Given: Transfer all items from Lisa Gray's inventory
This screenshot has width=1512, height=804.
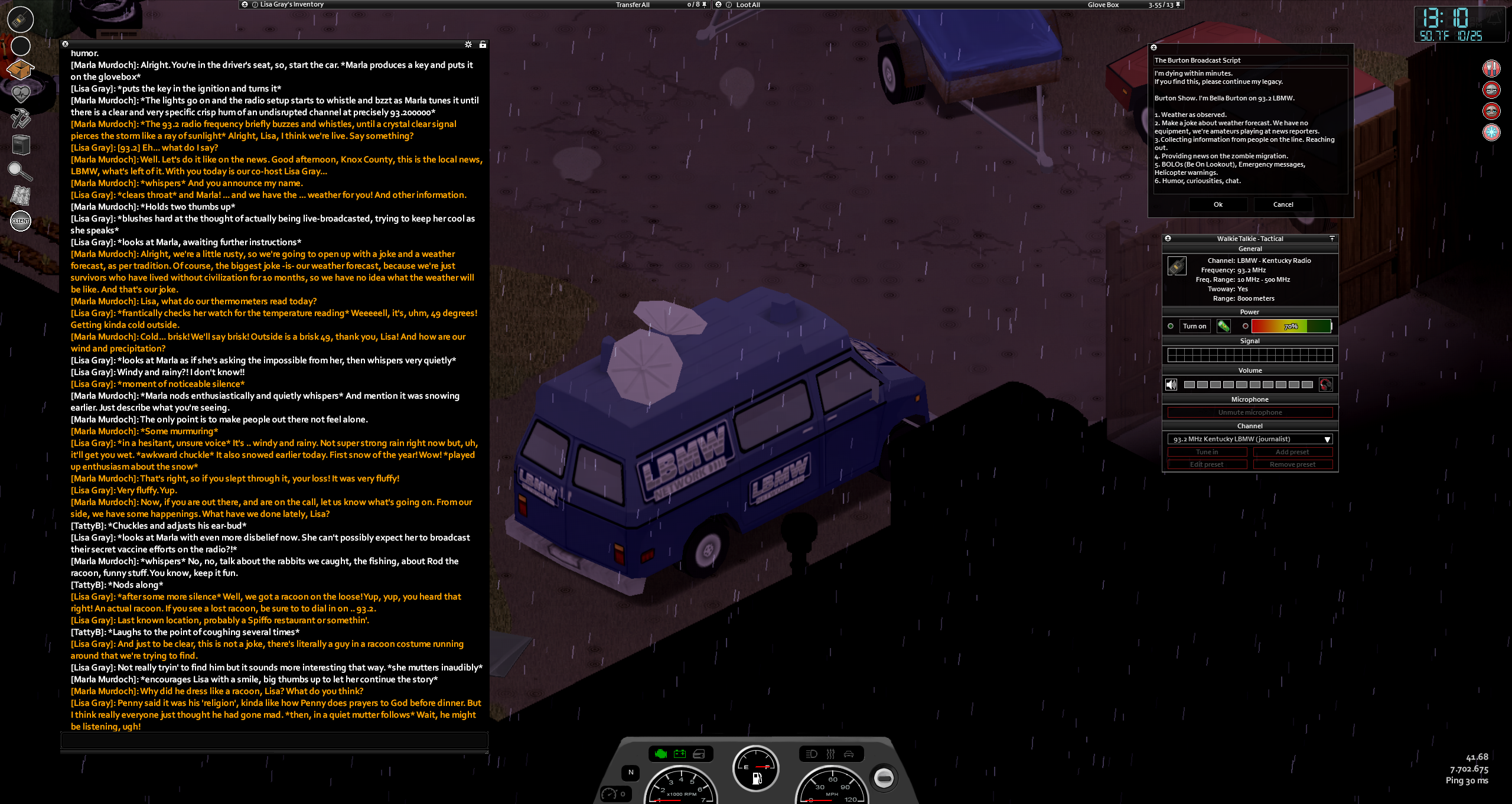Looking at the screenshot, I should (x=632, y=5).
